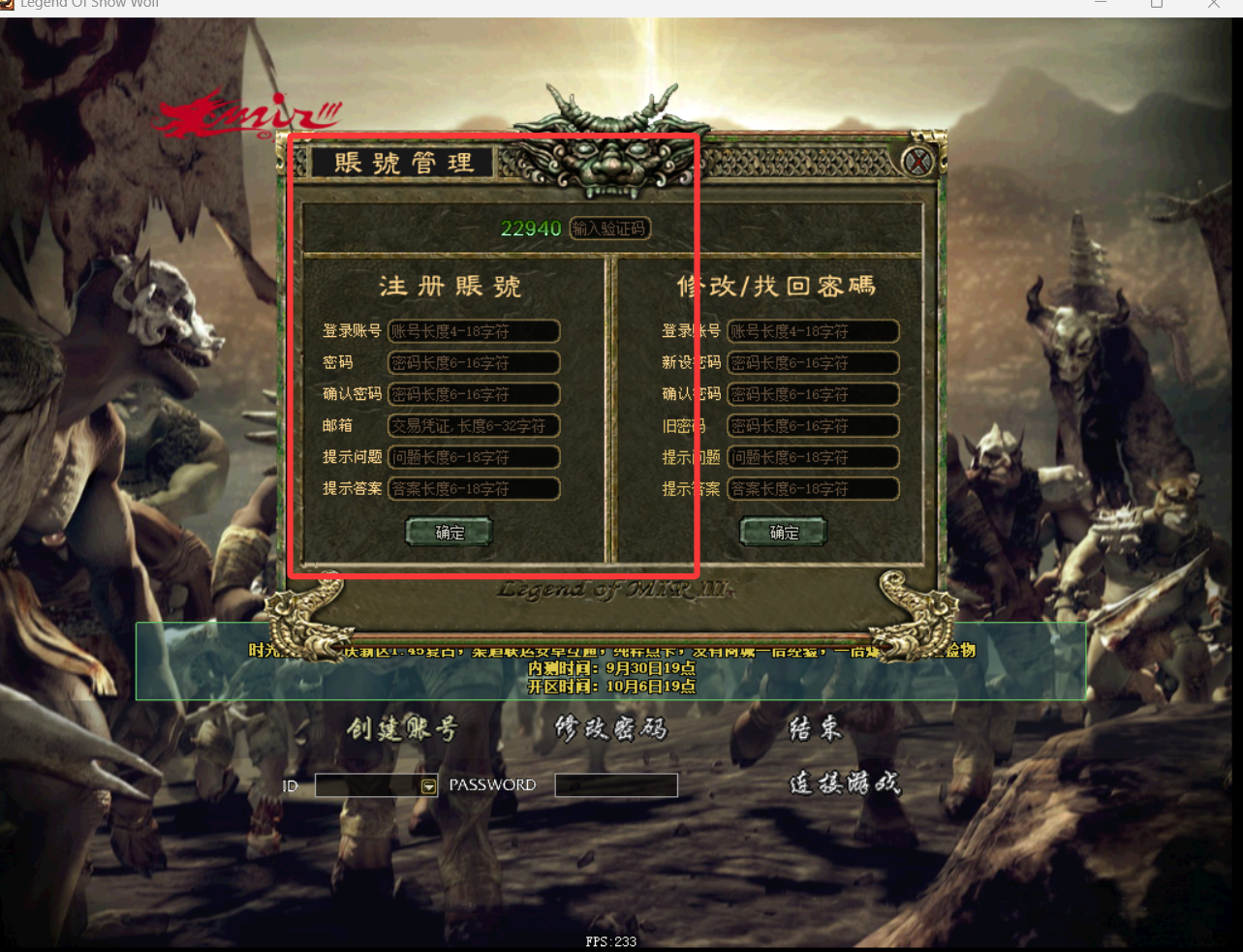Maximize the game window
Viewport: 1243px width, 952px height.
click(x=1156, y=5)
